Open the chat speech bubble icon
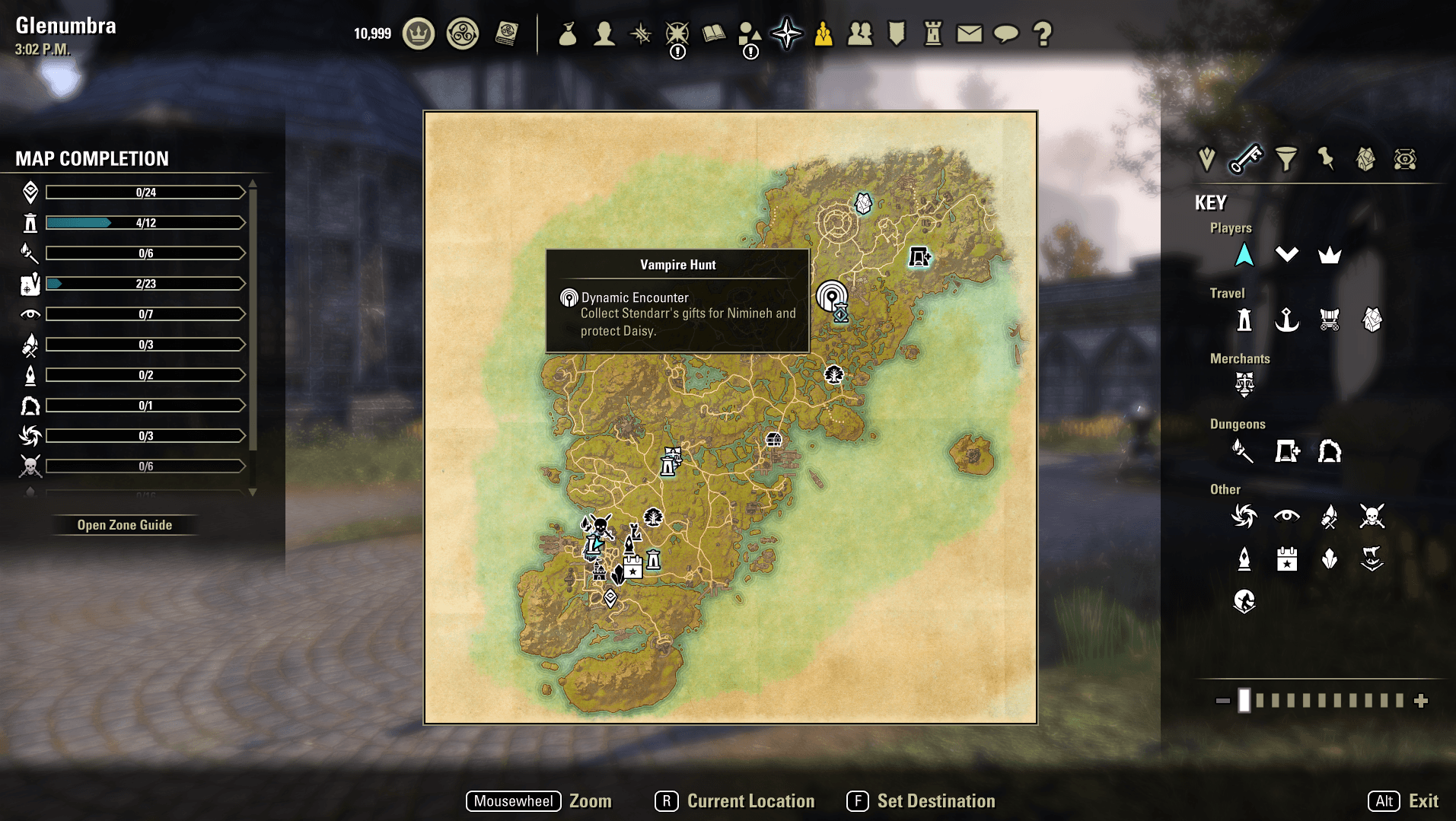 point(1005,33)
